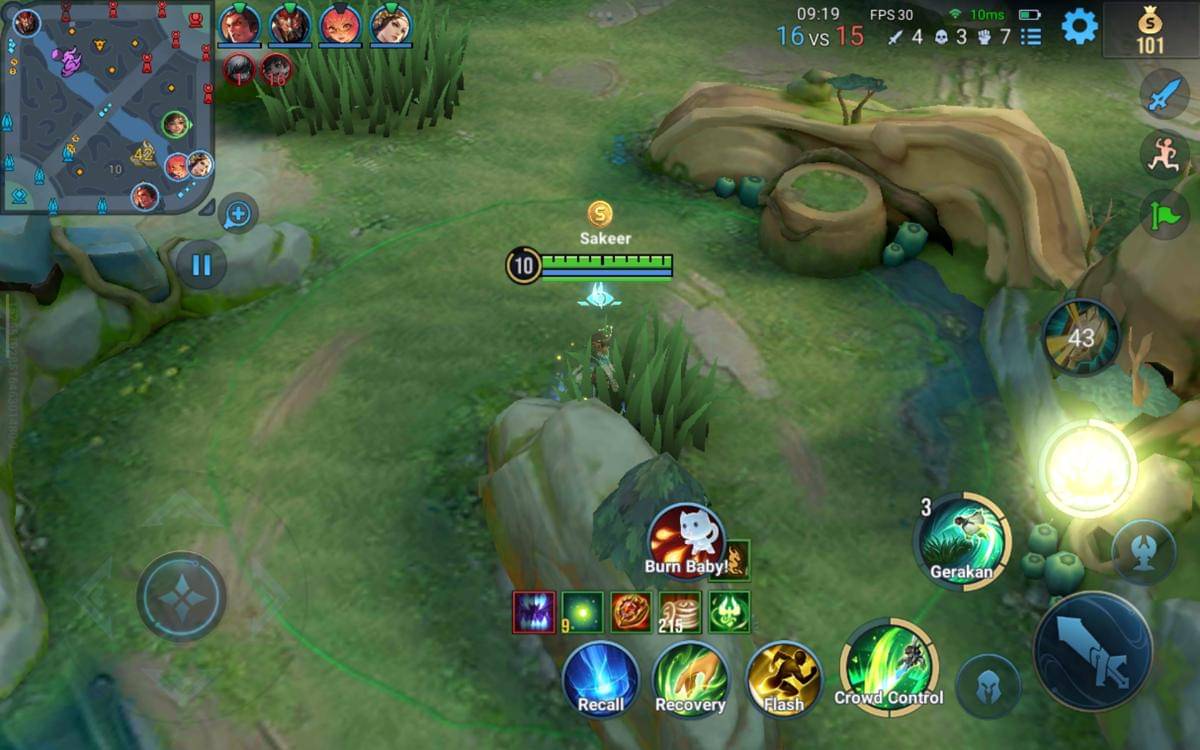Open the gold shop showing 101
This screenshot has width=1200, height=750.
[x=1150, y=30]
